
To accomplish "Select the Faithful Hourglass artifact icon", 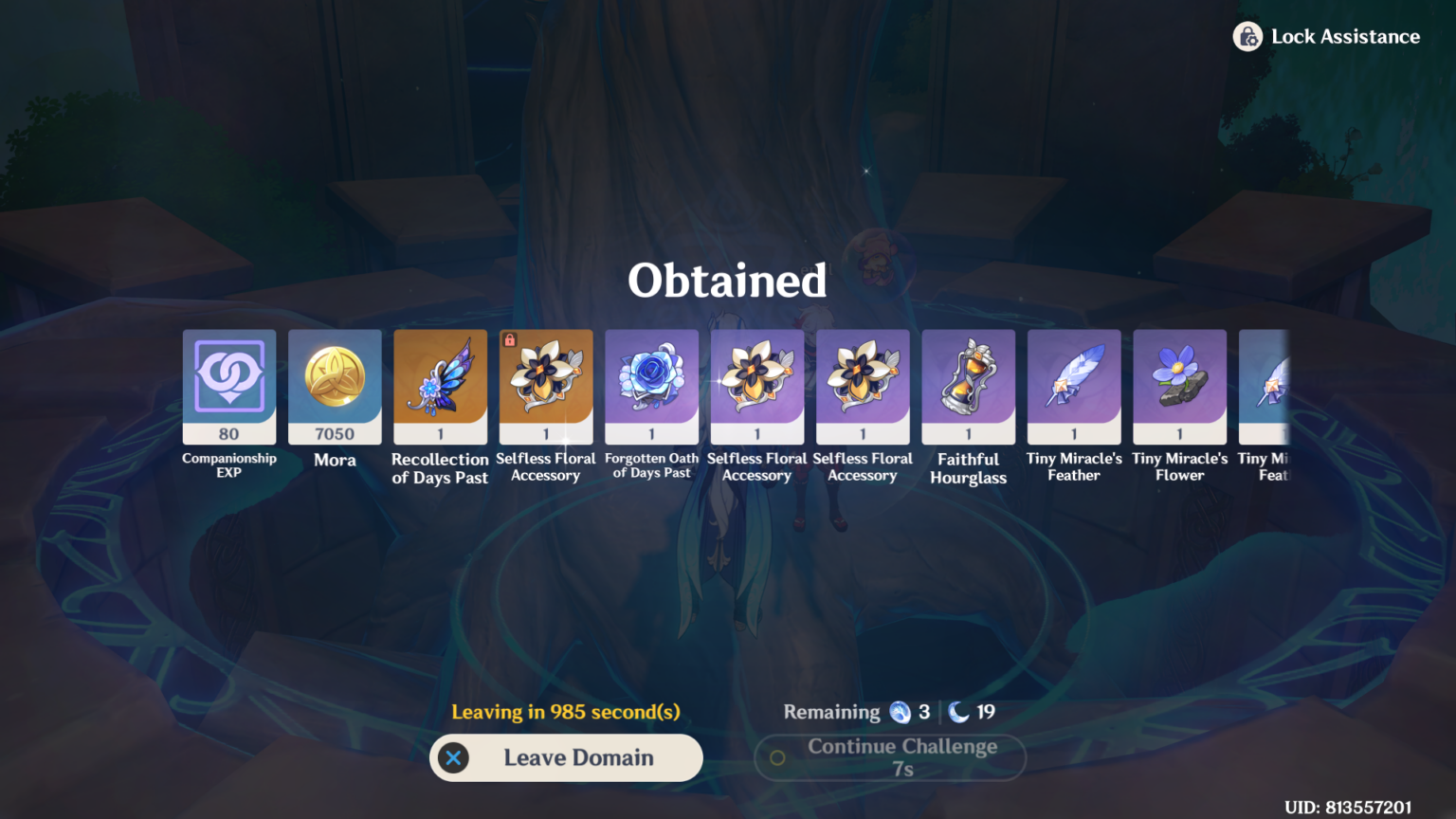I will (x=969, y=386).
